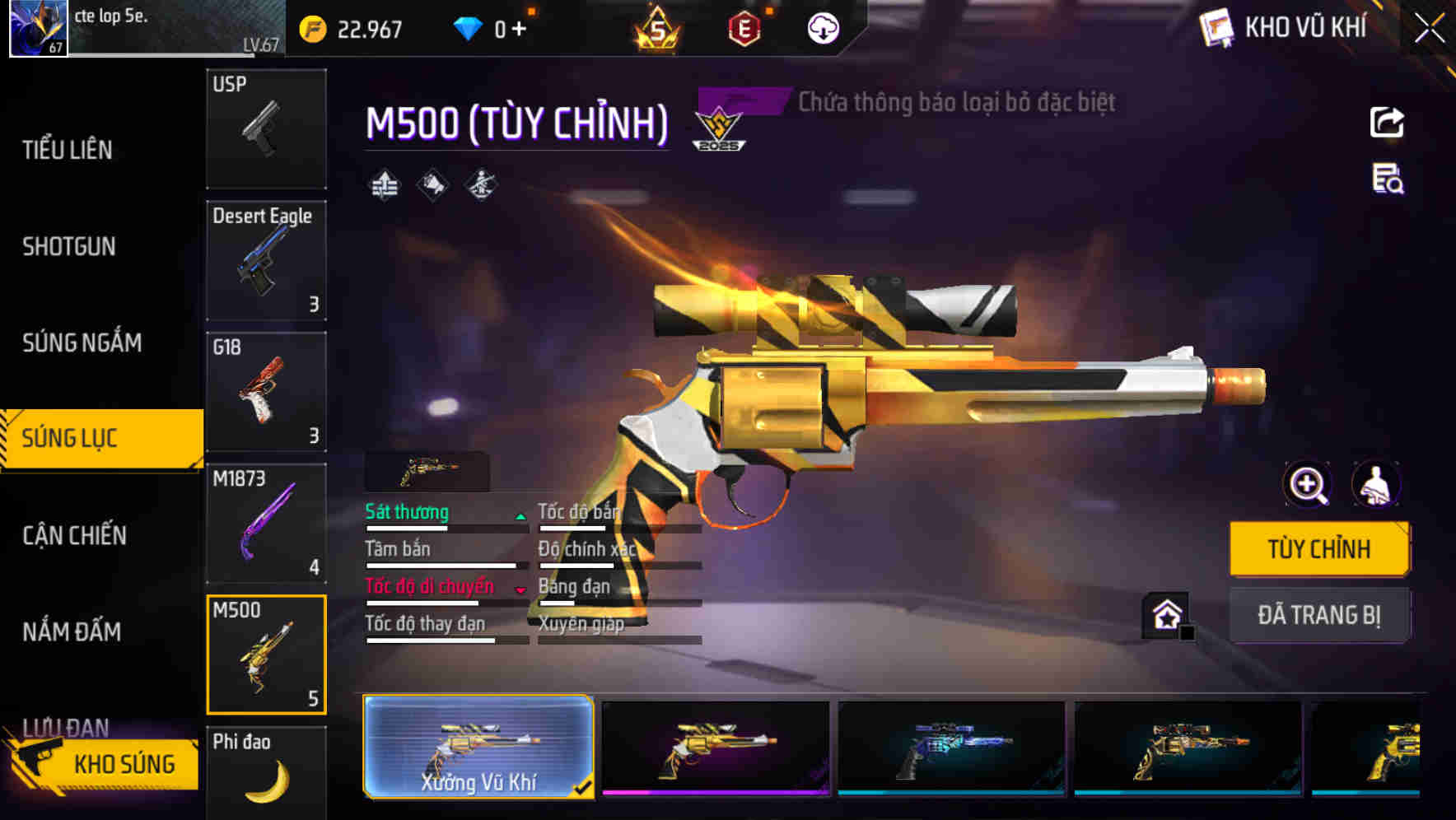This screenshot has height=820, width=1456.
Task: Select the Desert Eagle weapon thumbnail
Action: pos(267,259)
